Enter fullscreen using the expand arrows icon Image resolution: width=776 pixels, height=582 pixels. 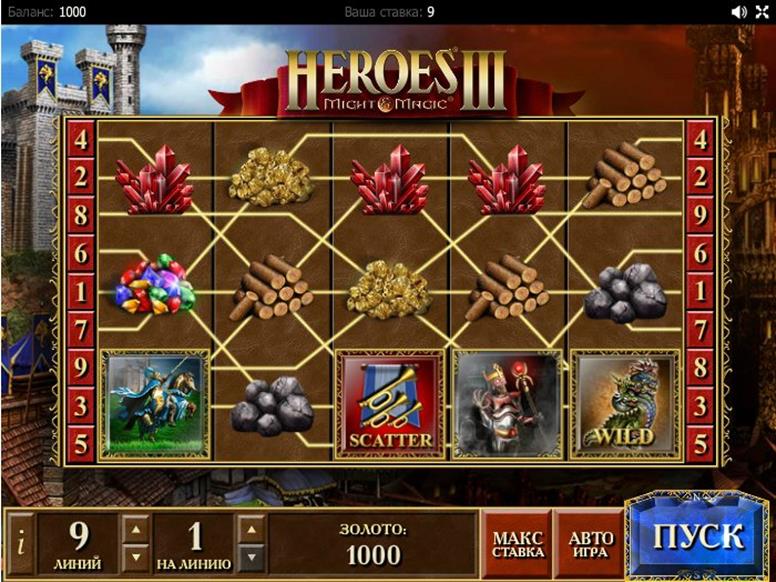[763, 12]
